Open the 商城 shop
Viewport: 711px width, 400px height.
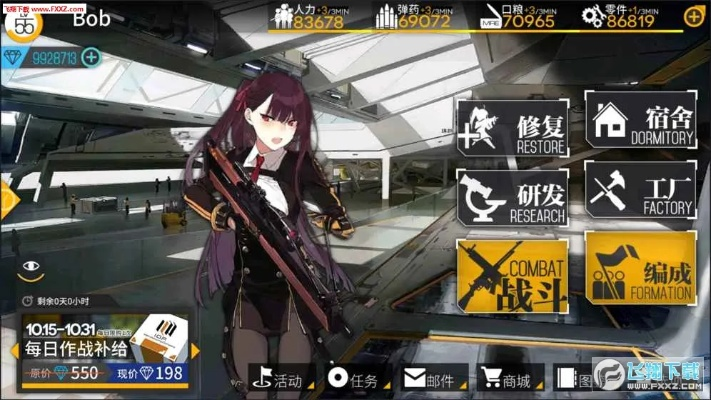[x=505, y=380]
